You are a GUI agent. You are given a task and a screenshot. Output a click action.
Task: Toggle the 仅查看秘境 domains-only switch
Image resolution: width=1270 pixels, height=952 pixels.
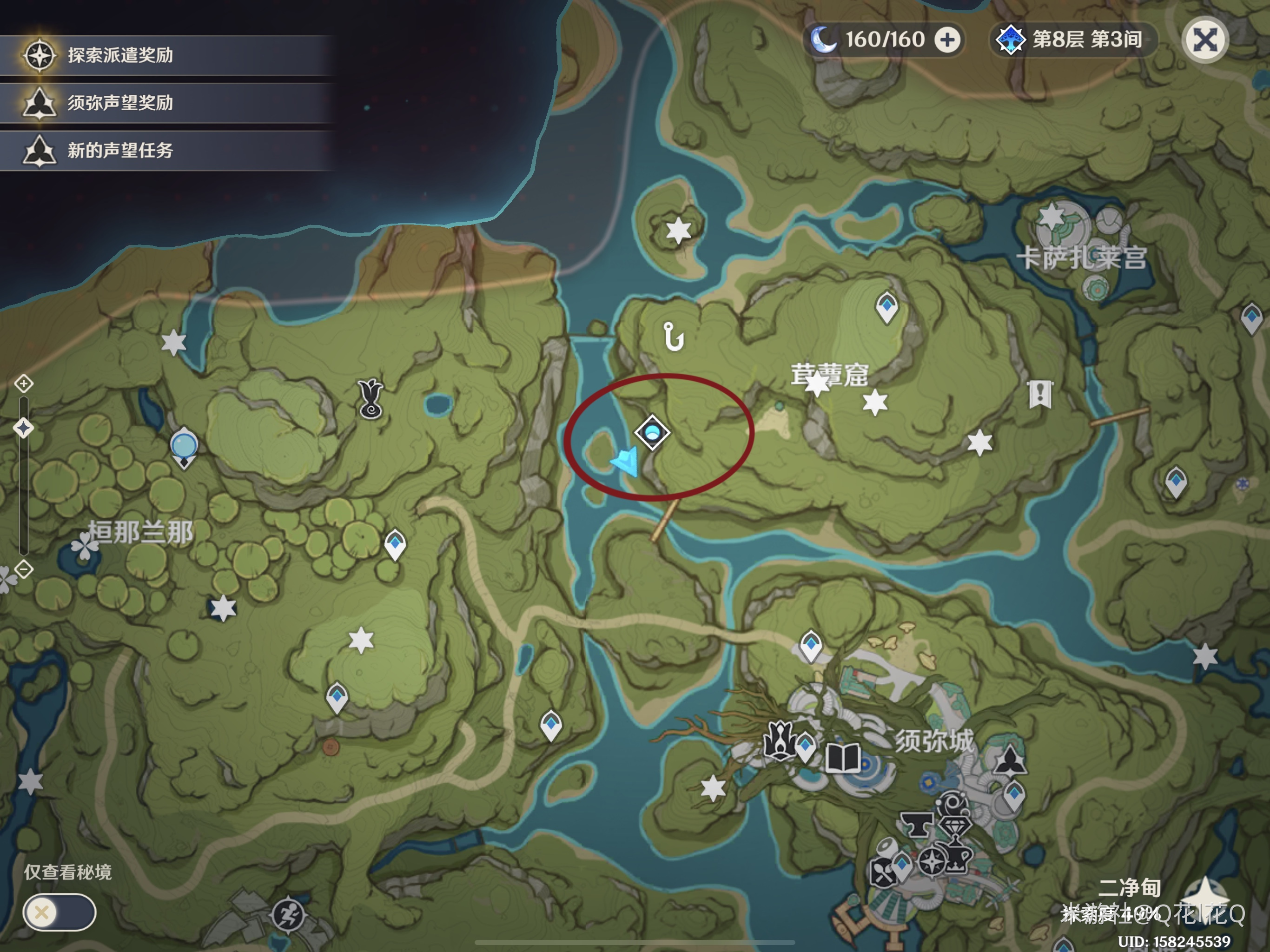pos(59,912)
